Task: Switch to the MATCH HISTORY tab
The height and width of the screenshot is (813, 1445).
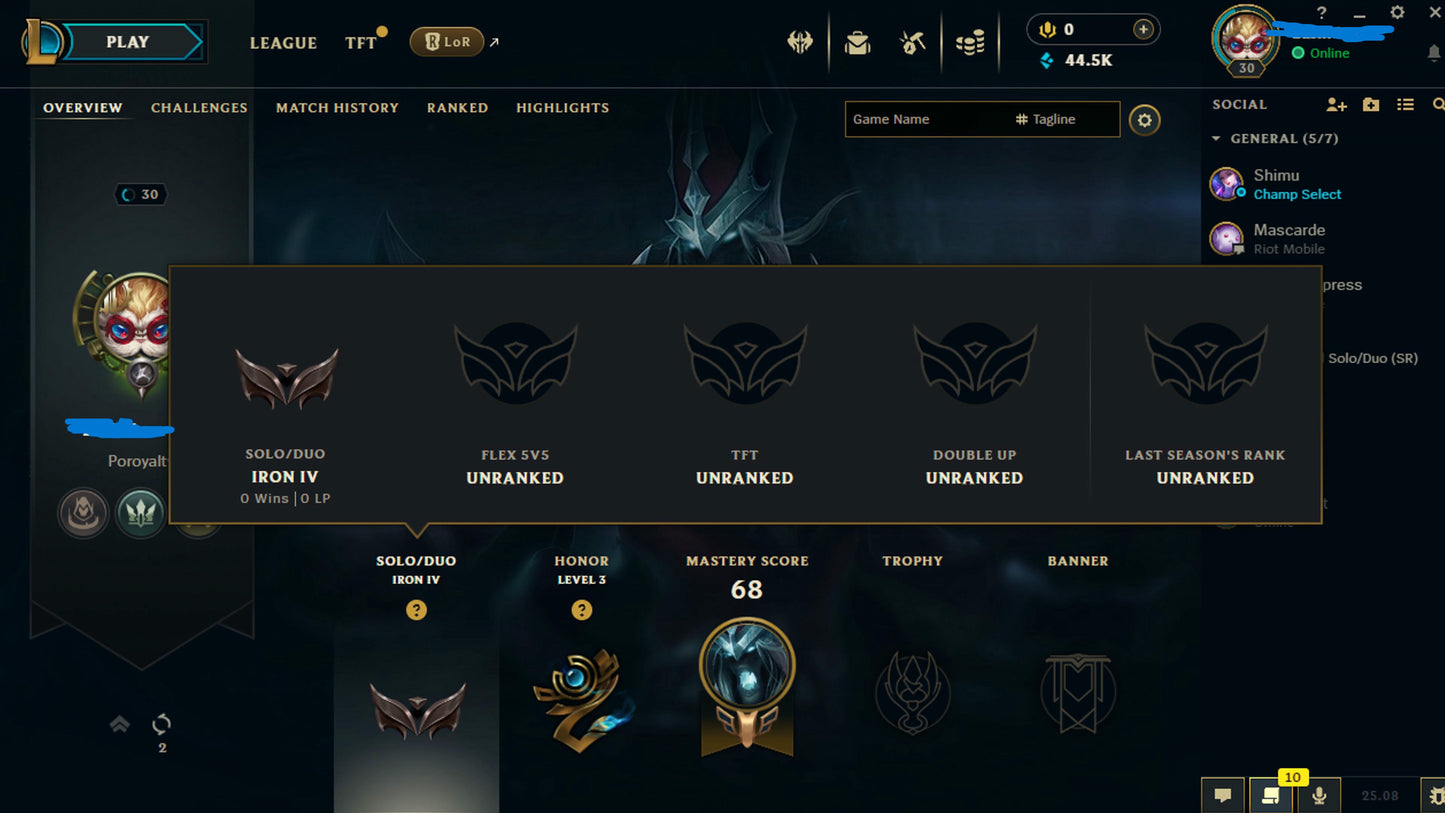Action: pos(337,108)
